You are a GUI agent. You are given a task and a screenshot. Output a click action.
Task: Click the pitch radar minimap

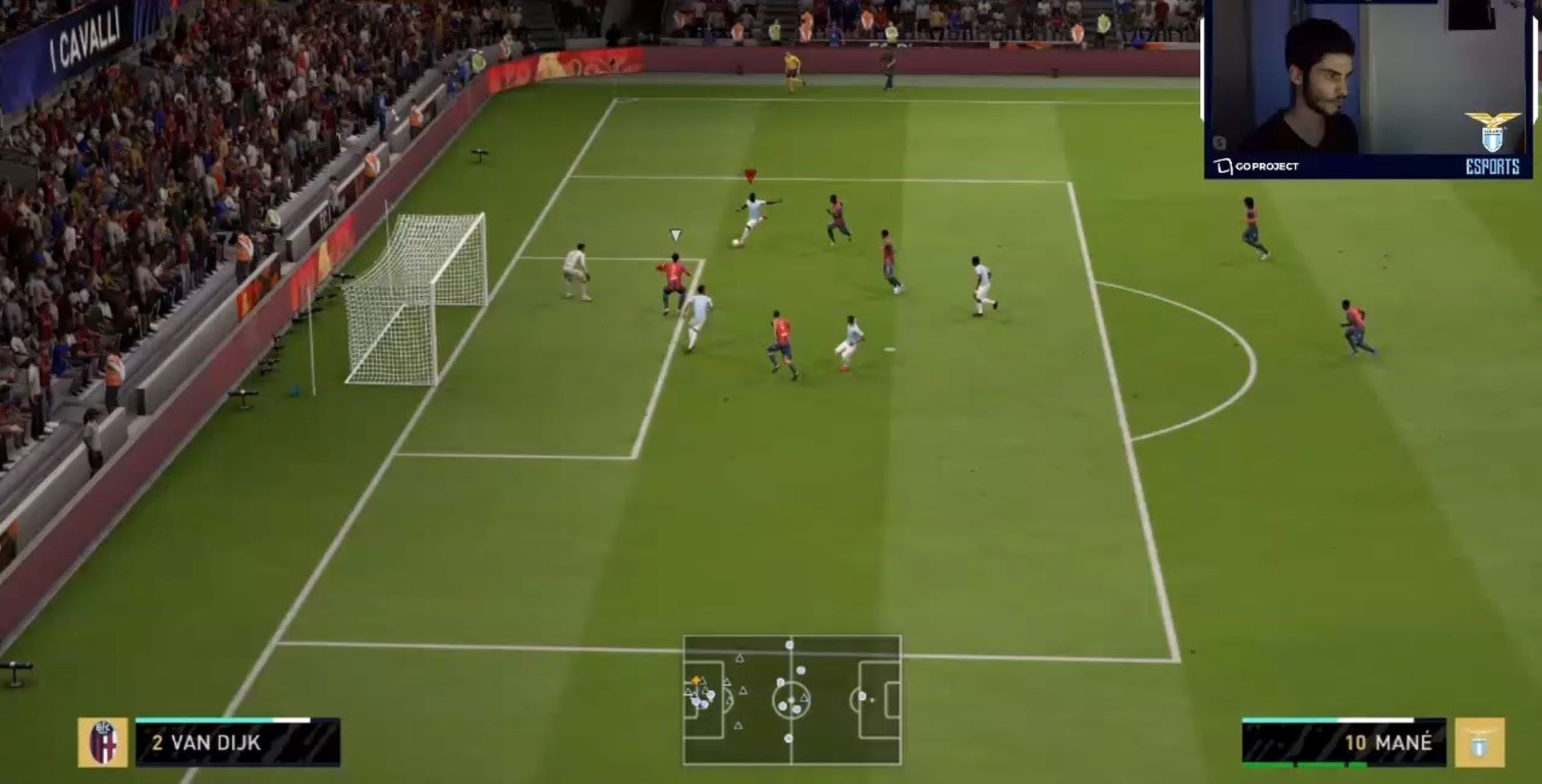[791, 700]
